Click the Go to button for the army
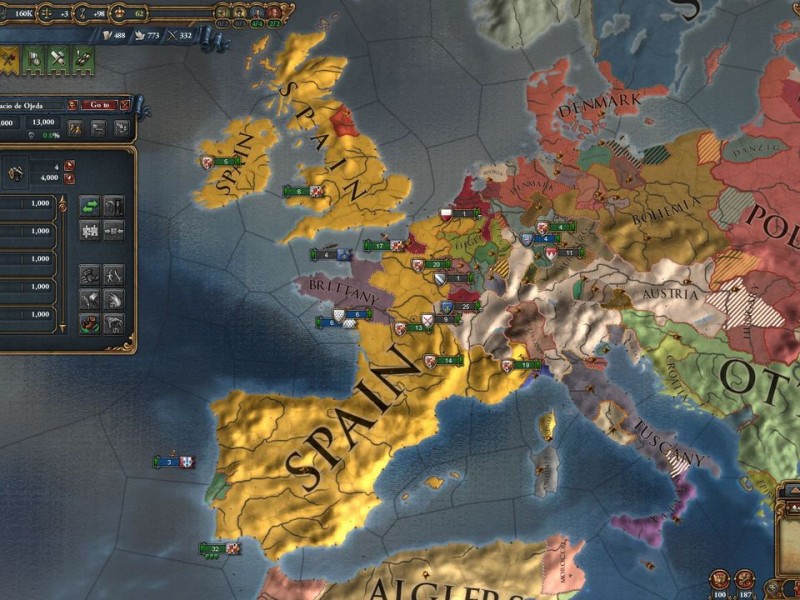The height and width of the screenshot is (600, 800). pos(99,104)
